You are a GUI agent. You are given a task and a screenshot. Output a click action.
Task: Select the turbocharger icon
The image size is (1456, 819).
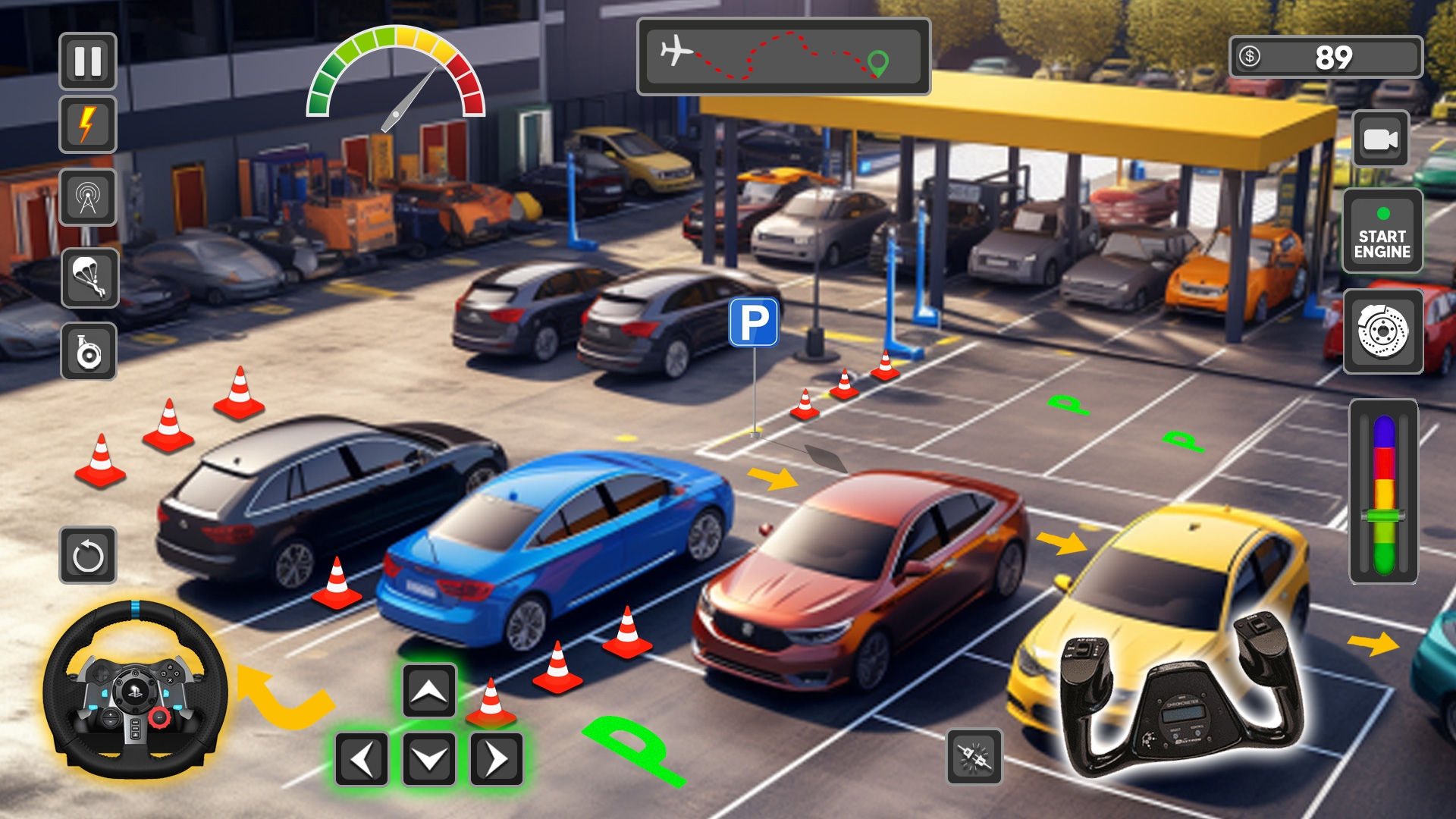click(x=89, y=352)
